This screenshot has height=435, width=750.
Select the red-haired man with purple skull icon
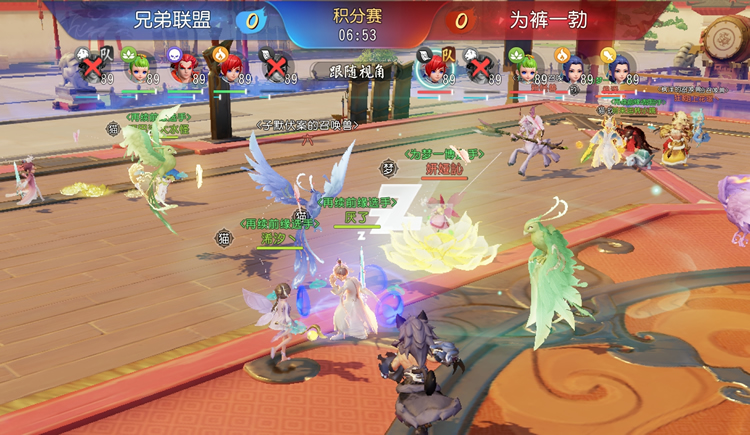[184, 66]
